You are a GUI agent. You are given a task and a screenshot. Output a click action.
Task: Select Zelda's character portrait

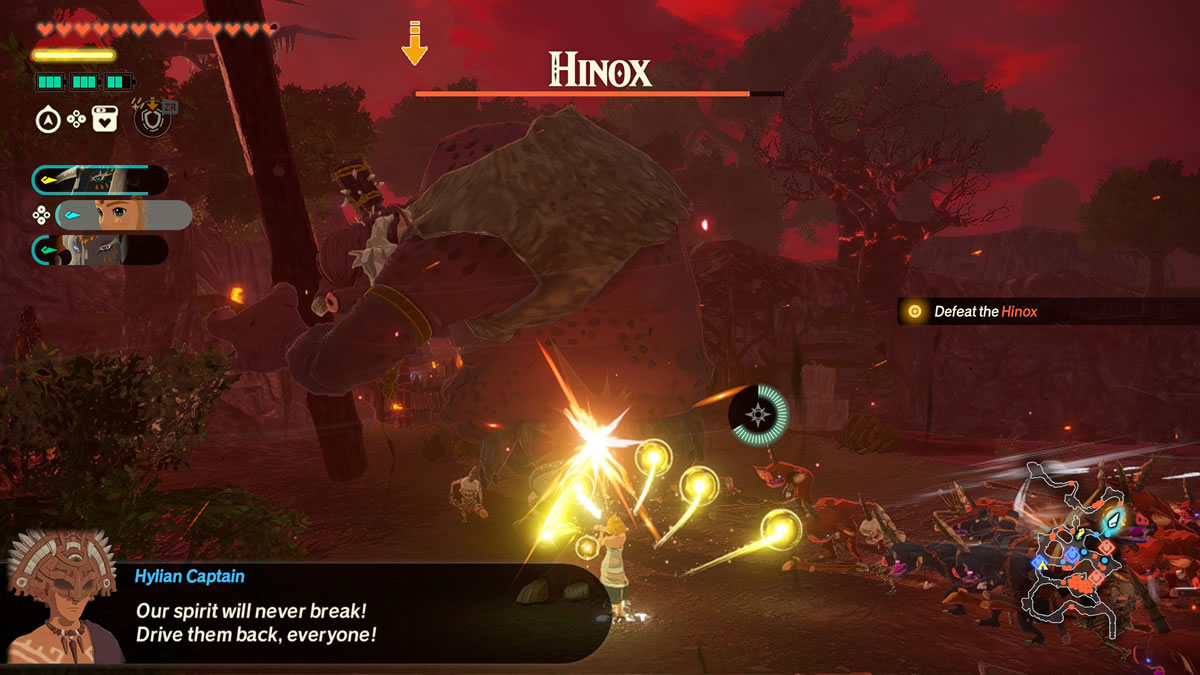(123, 215)
